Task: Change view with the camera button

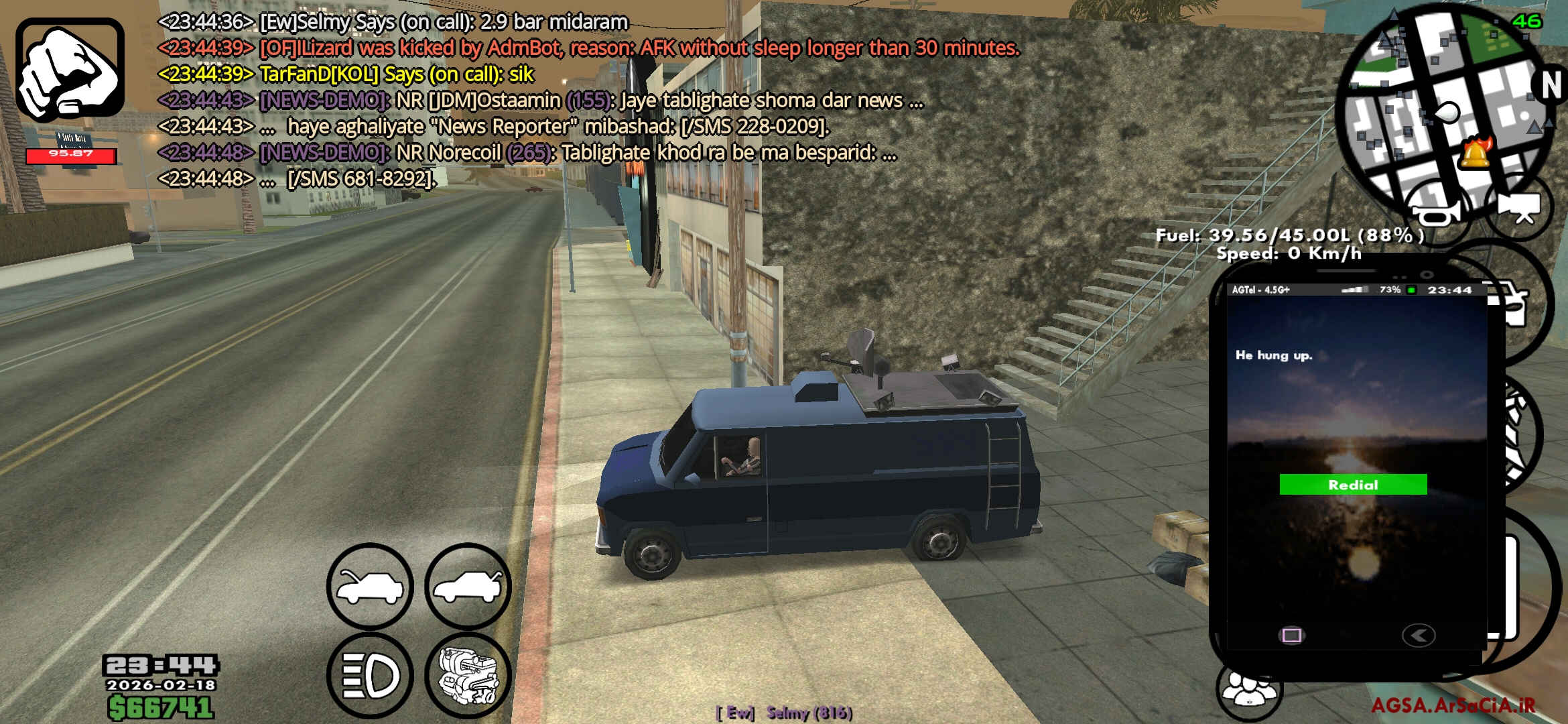Action: [x=1518, y=206]
